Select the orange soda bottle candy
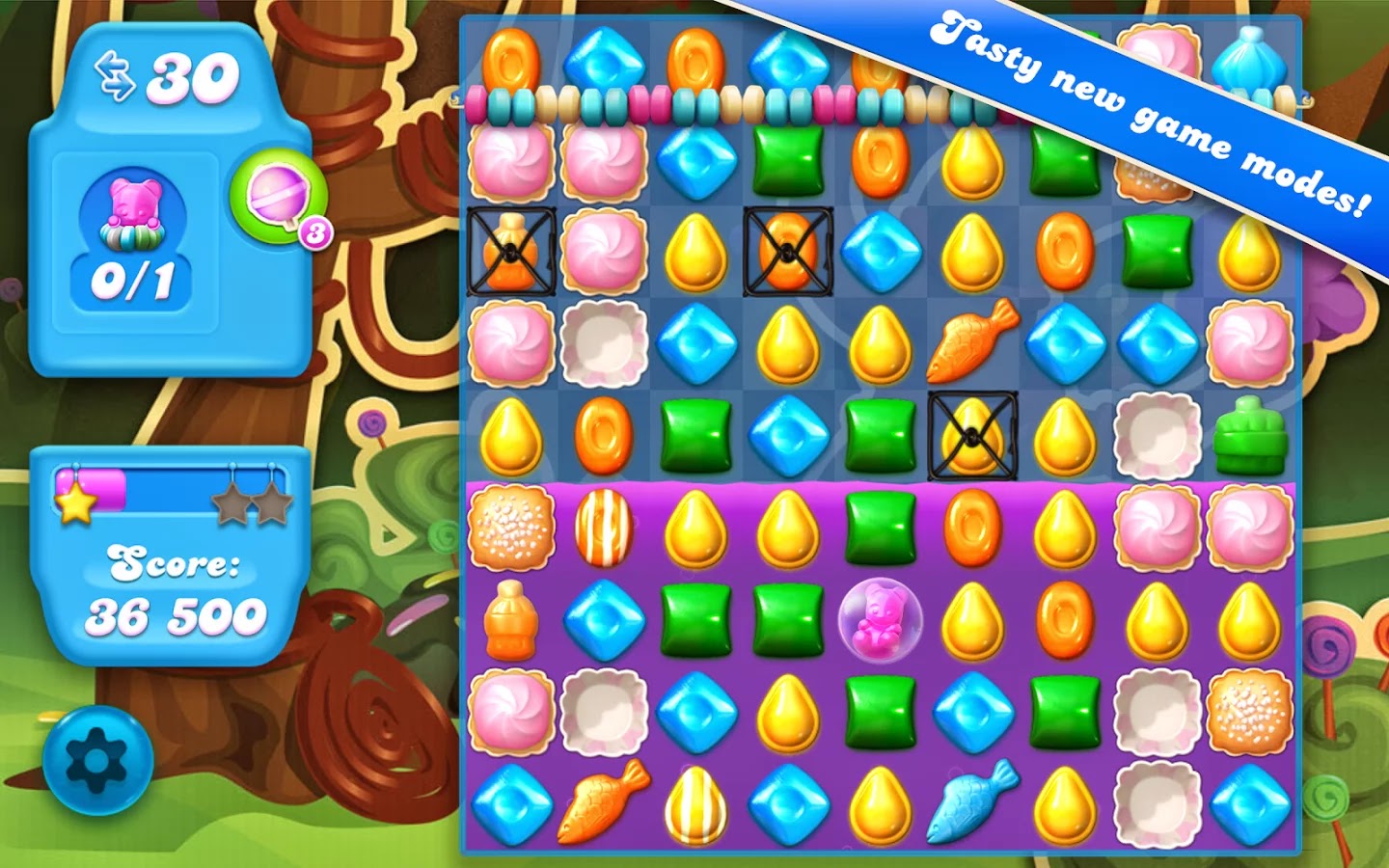The image size is (1389, 868). (513, 617)
